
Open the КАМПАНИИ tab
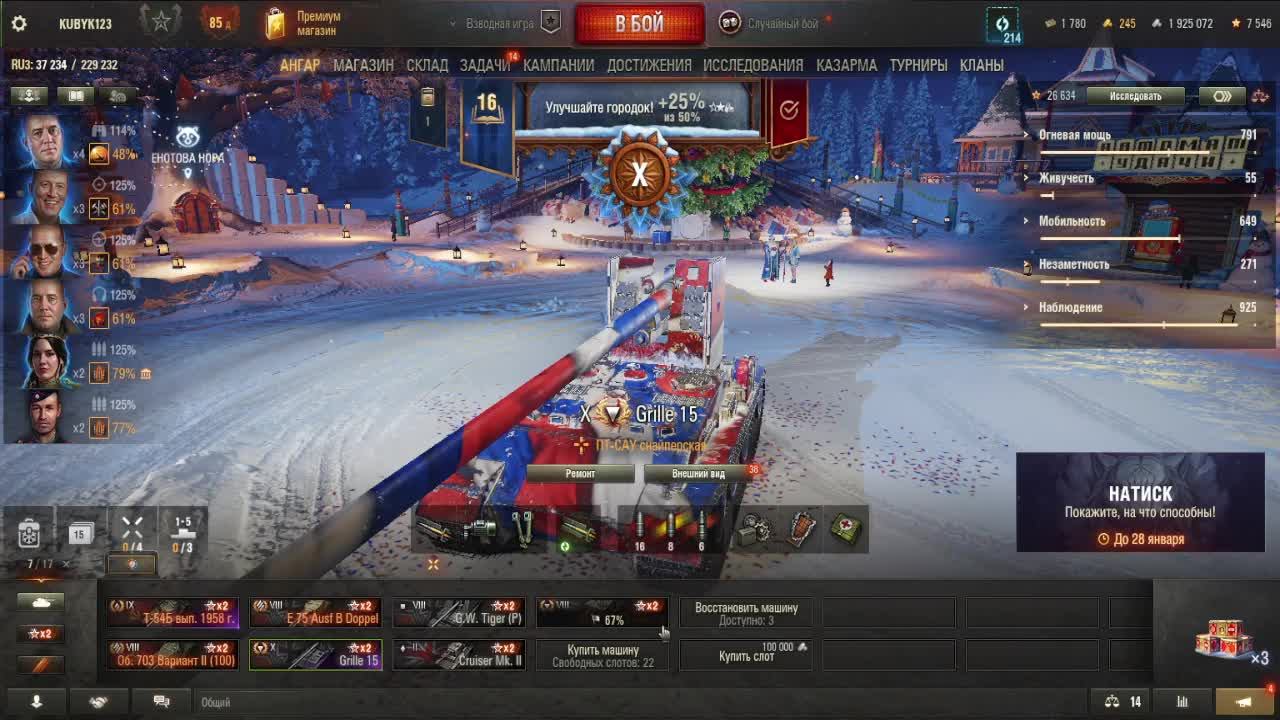(558, 65)
